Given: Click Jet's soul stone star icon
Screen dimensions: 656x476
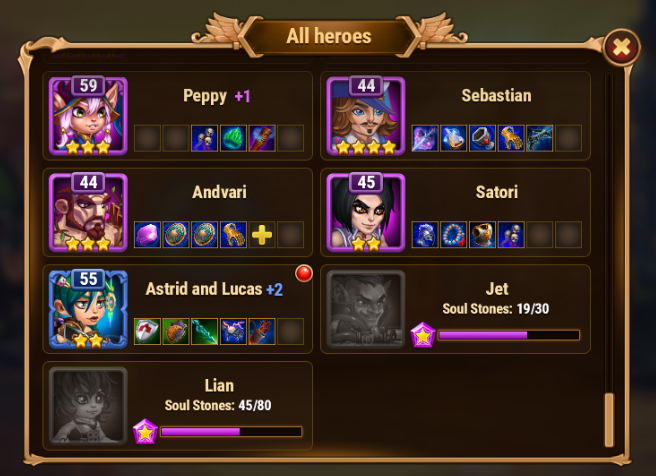Looking at the screenshot, I should point(423,335).
